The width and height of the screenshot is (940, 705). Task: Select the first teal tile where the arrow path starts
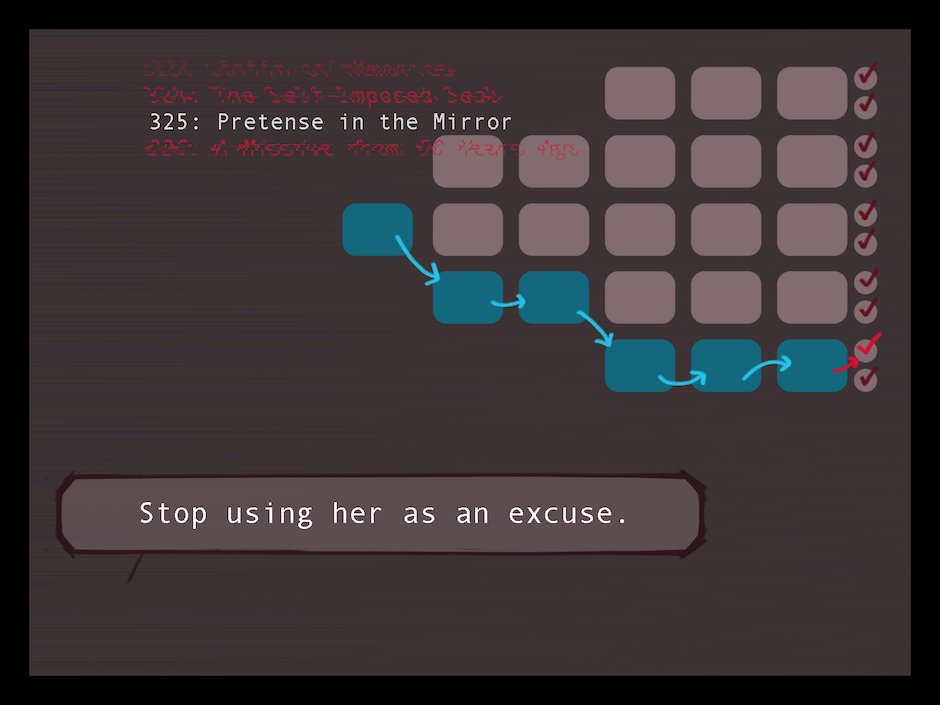coord(377,229)
